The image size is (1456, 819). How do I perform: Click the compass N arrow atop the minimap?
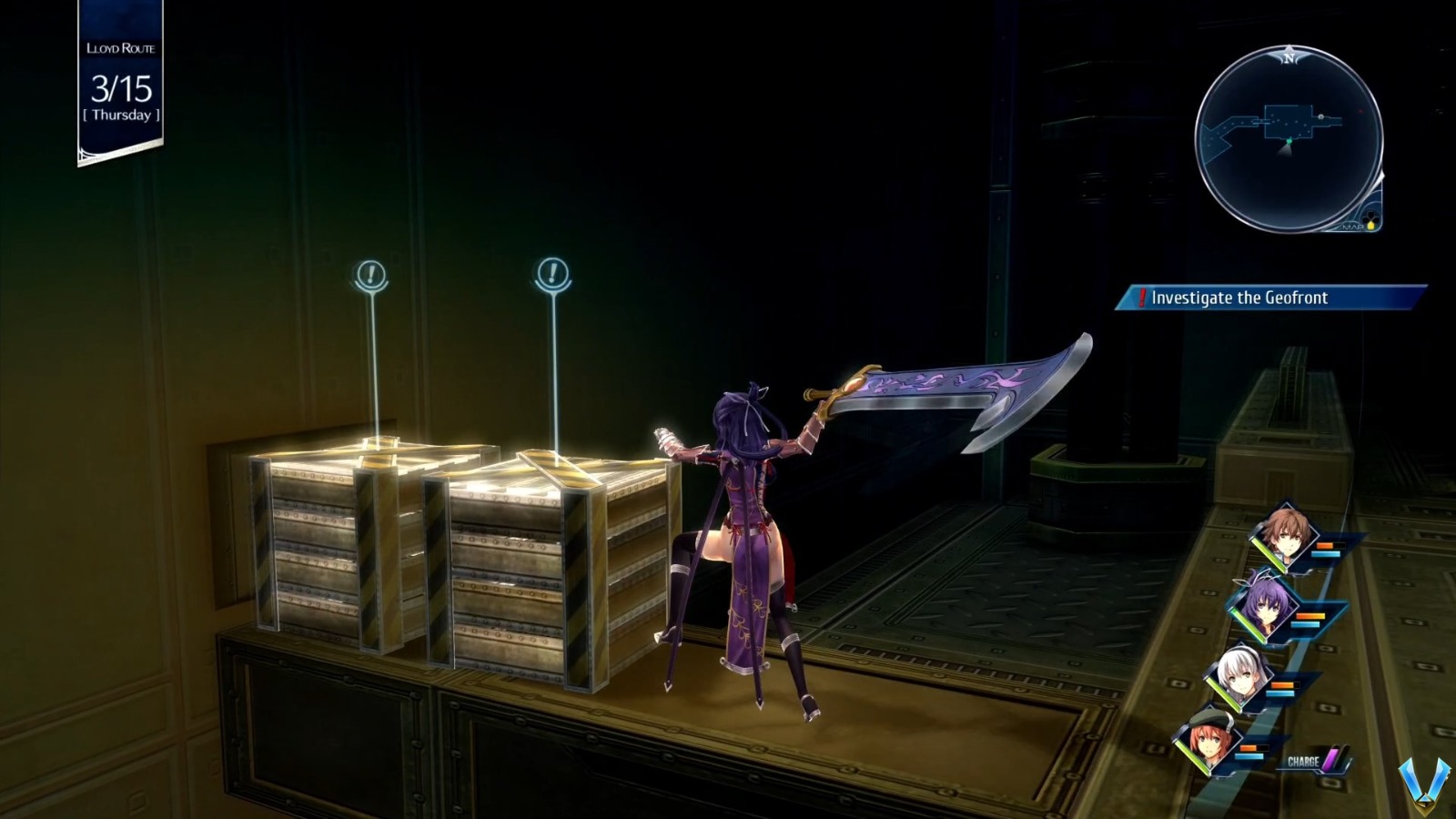[x=1289, y=58]
